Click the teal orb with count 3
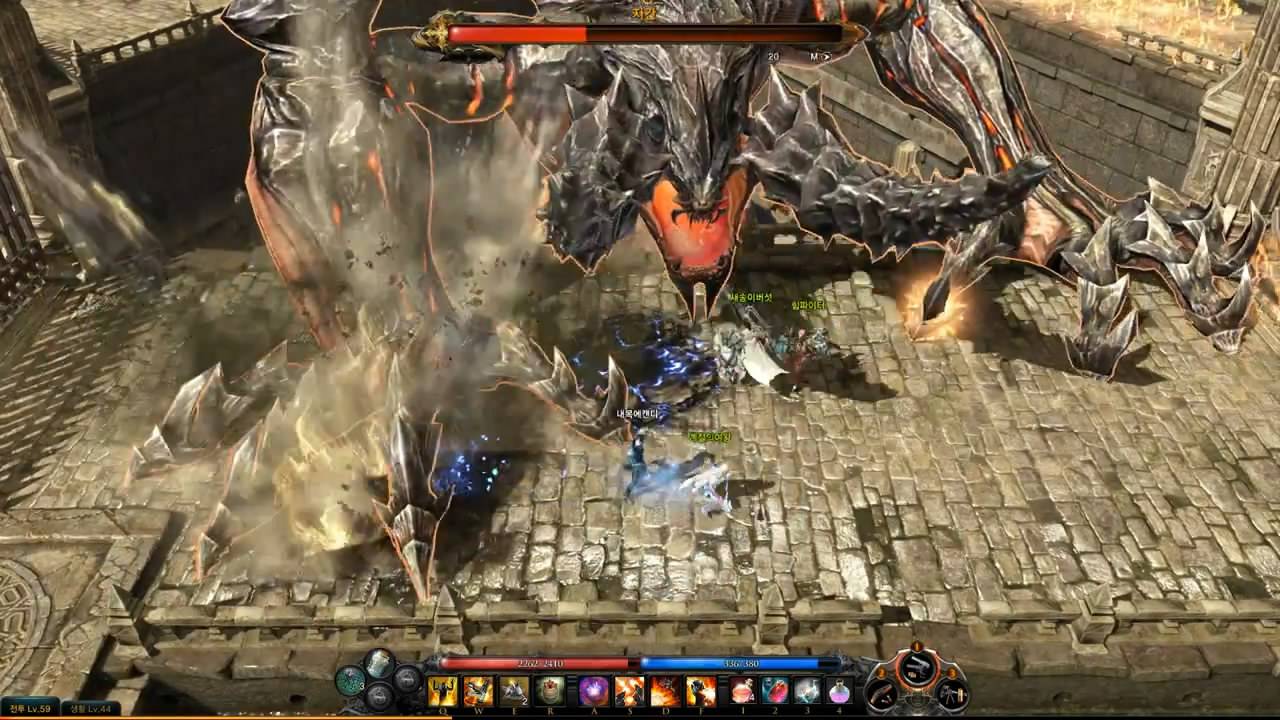The image size is (1280, 720). 350,681
